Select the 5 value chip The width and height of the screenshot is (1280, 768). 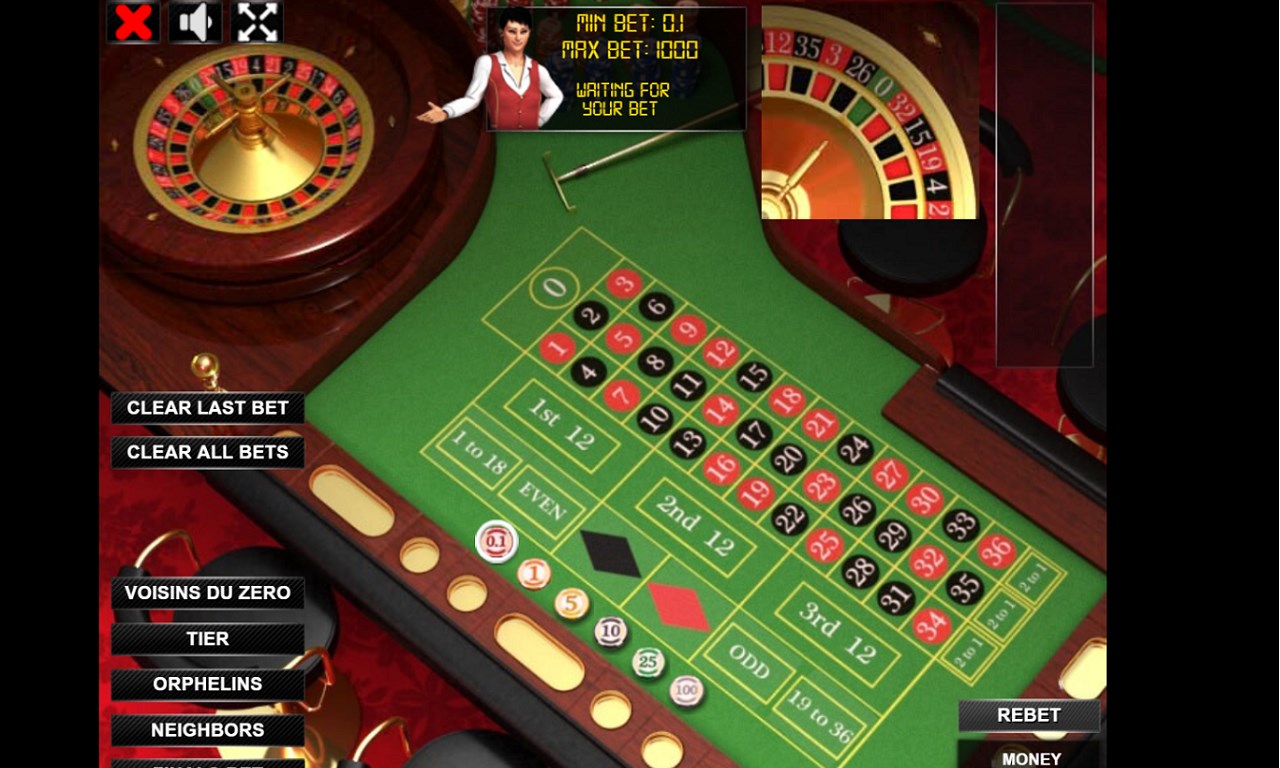(x=572, y=602)
